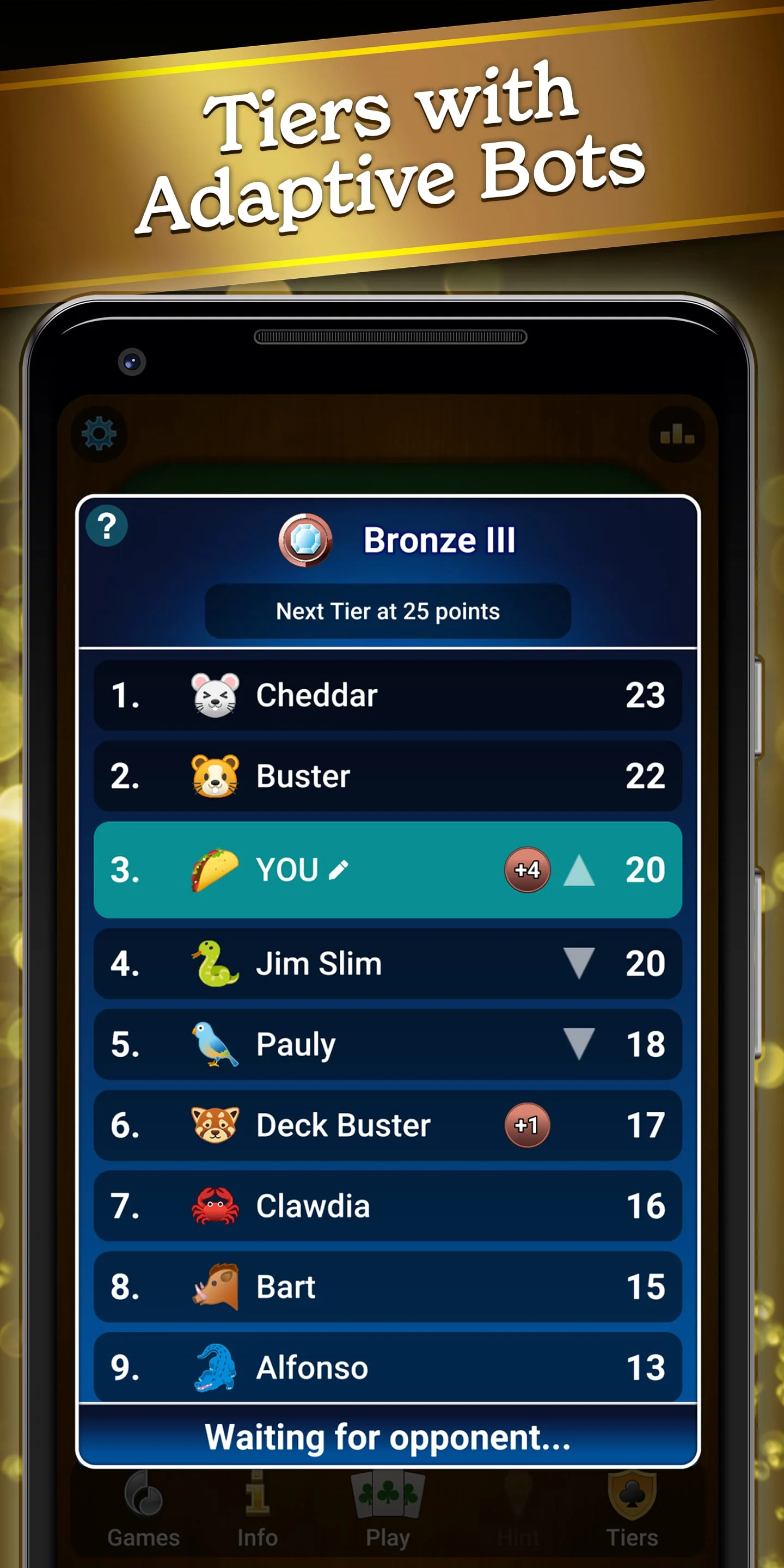The height and width of the screenshot is (1568, 784).
Task: Select Alfonso's leaderboard row
Action: 388,1367
